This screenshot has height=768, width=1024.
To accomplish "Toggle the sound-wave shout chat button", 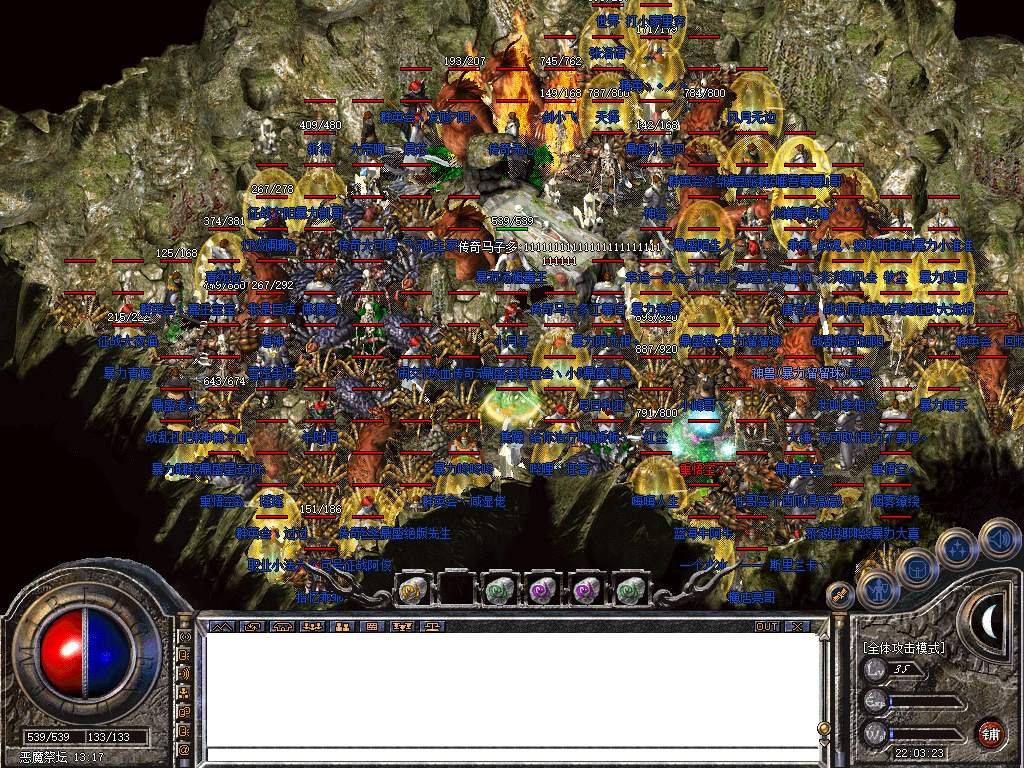I will (184, 673).
